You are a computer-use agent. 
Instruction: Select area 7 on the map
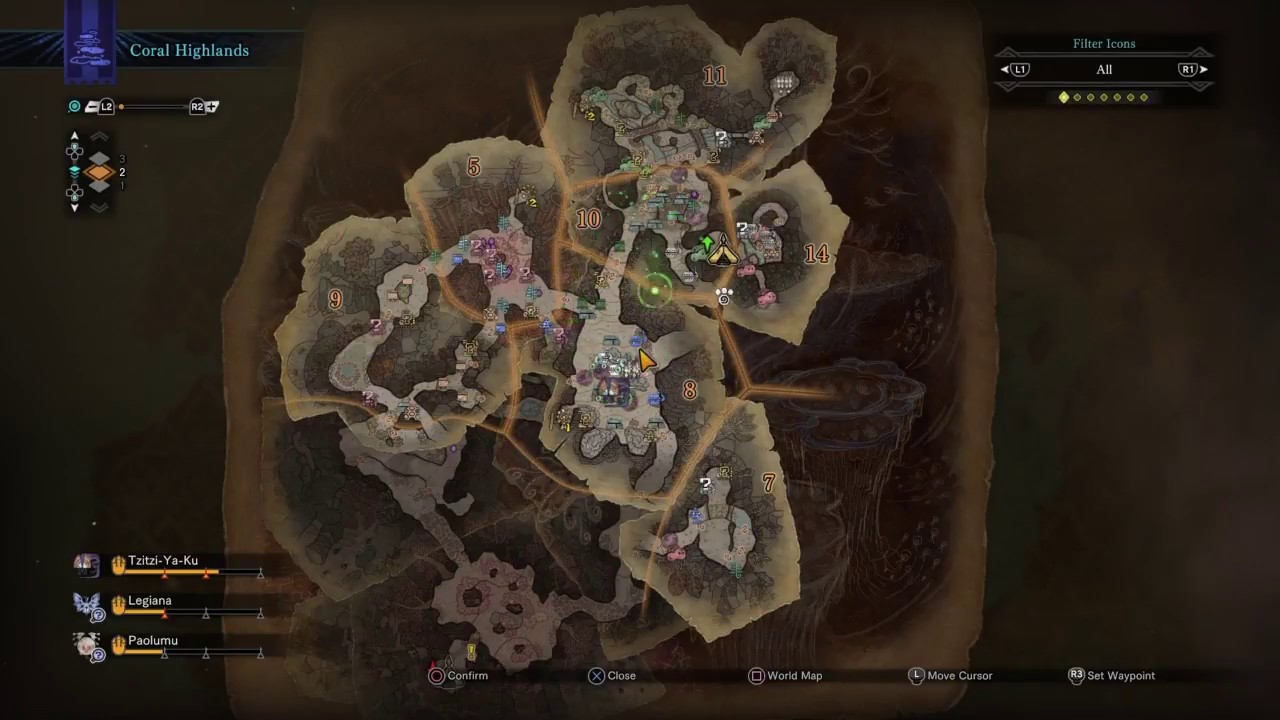coord(768,484)
